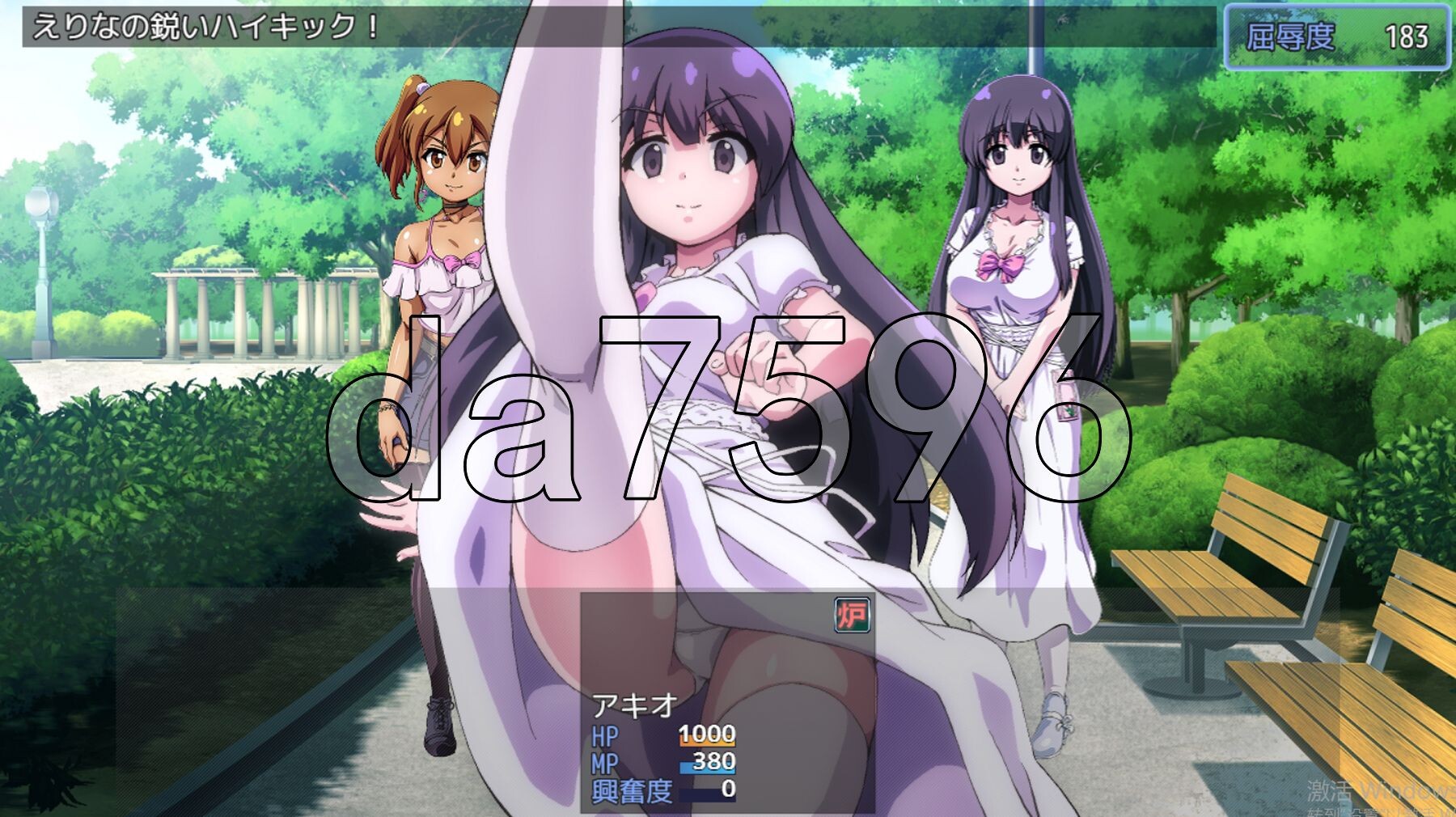Click the da7596 watermark text
This screenshot has height=817, width=1456.
click(728, 413)
